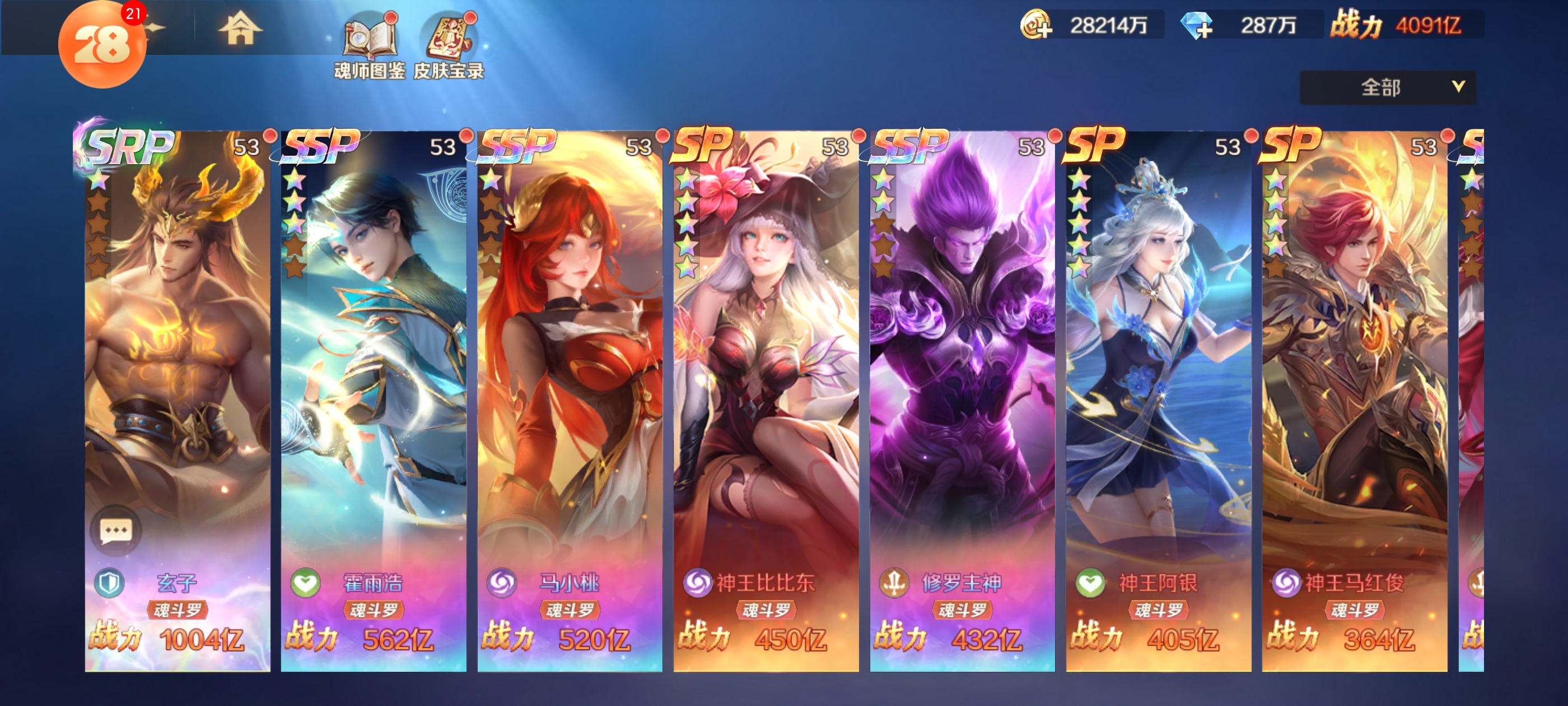The height and width of the screenshot is (706, 1568).
Task: Add more gold coins with plus icon
Action: [x=1036, y=26]
